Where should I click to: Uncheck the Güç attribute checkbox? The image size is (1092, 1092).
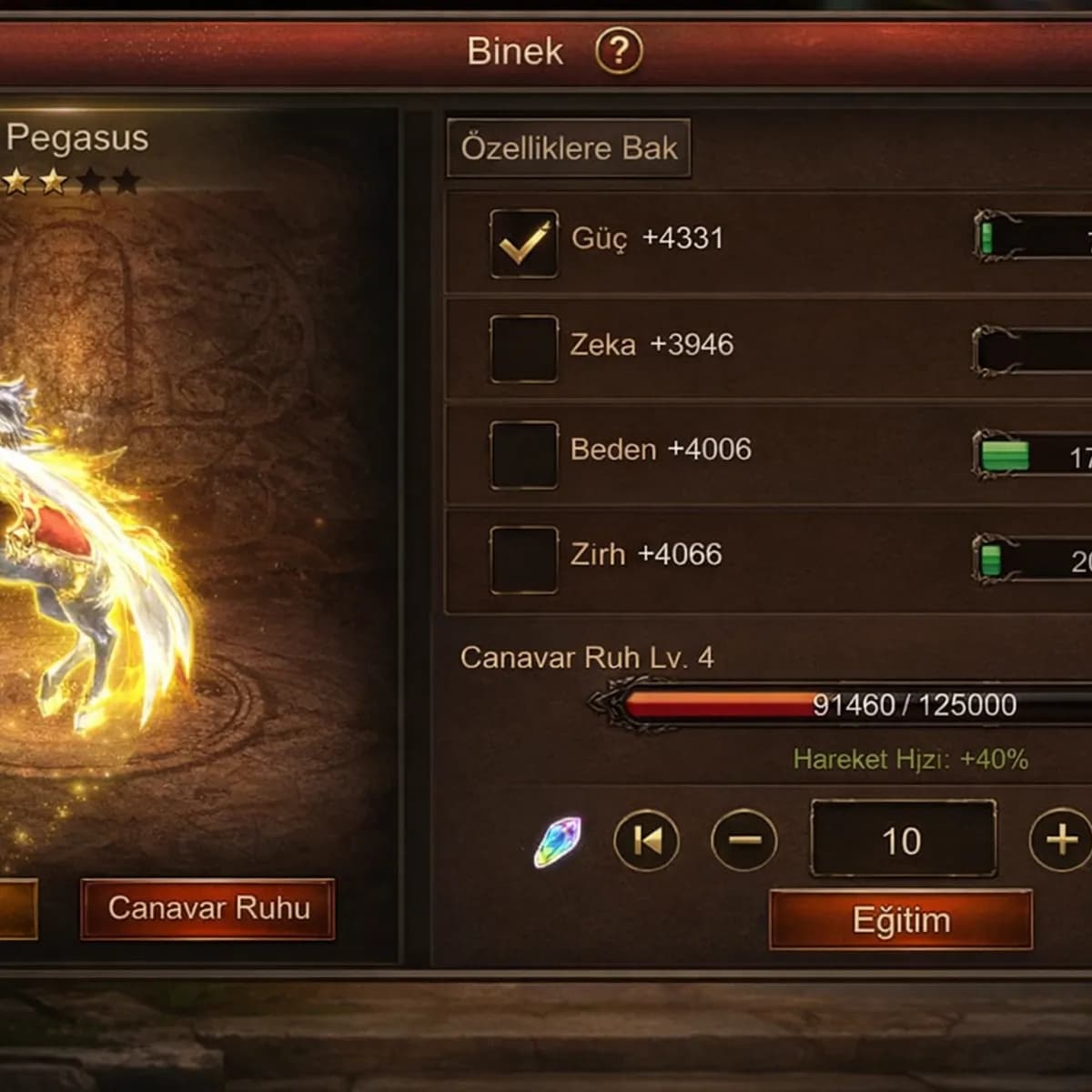click(523, 243)
